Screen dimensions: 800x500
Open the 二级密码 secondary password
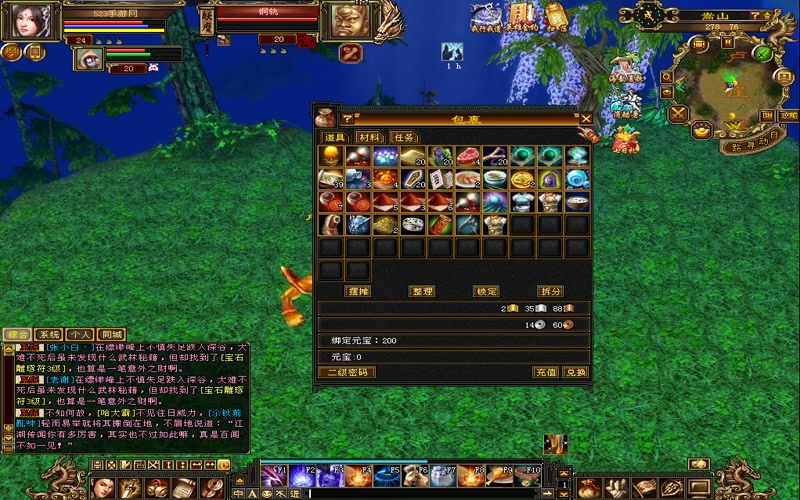tap(346, 372)
